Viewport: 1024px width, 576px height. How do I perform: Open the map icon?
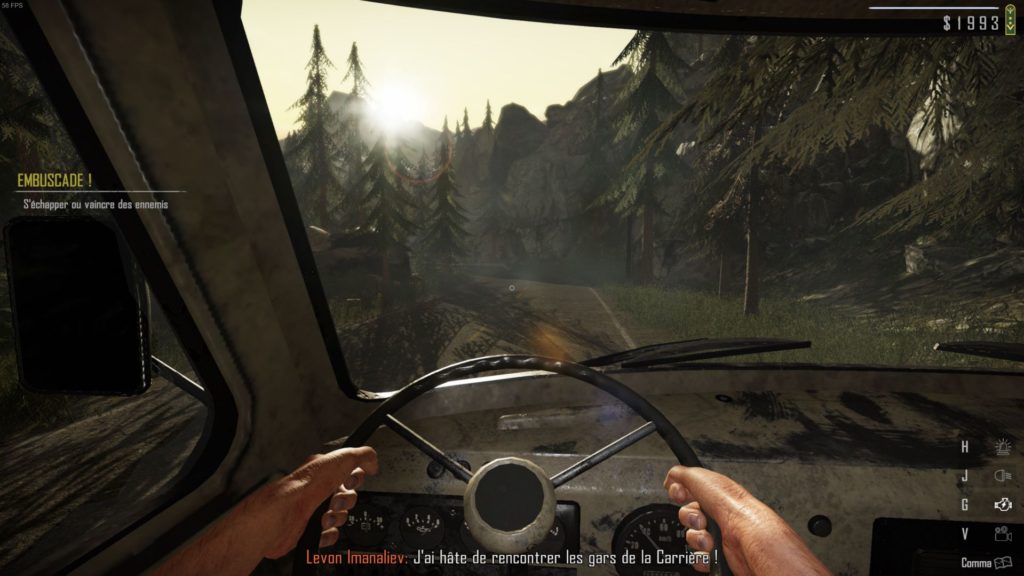pyautogui.click(x=1003, y=563)
